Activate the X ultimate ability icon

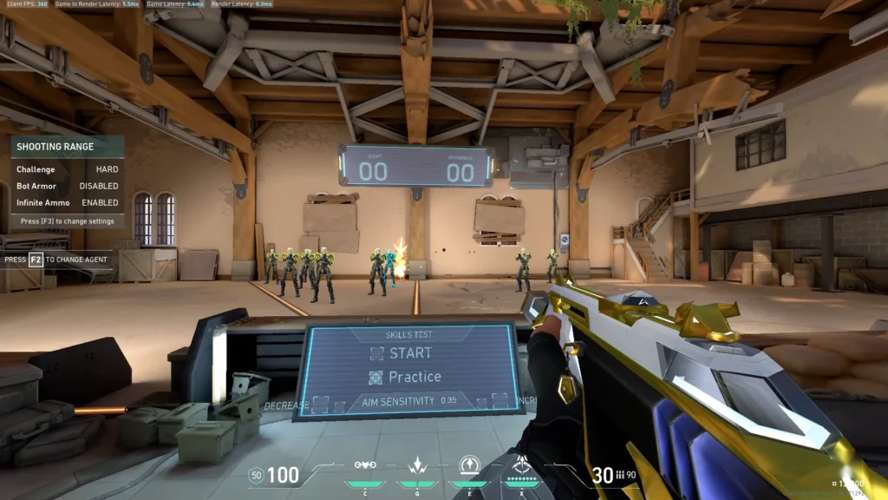(521, 466)
